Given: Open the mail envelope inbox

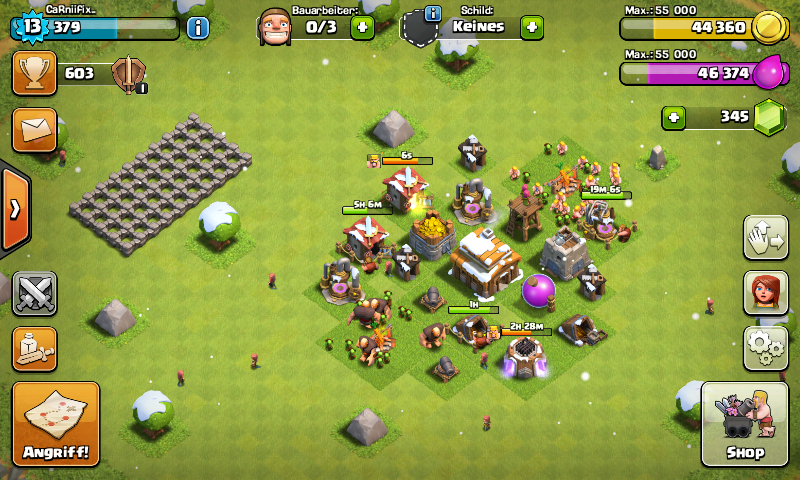Looking at the screenshot, I should (x=34, y=130).
